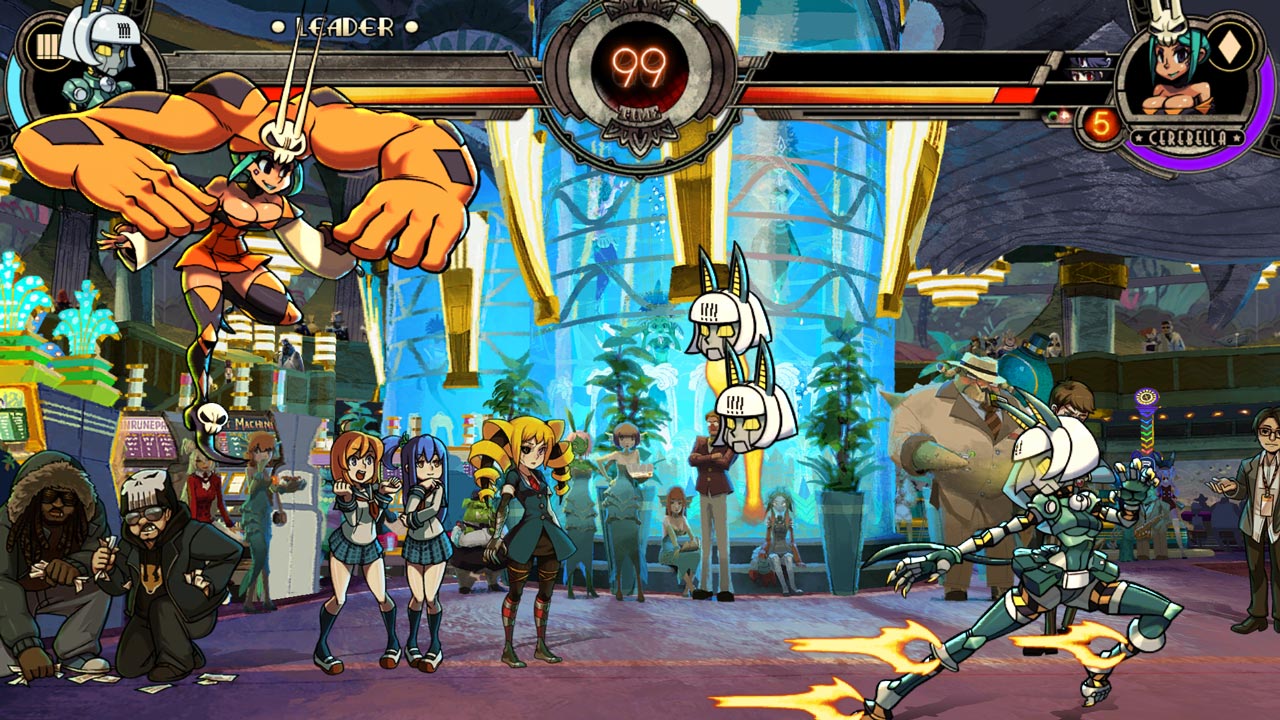Click the orange combo counter showing 5
The height and width of the screenshot is (720, 1280).
(1101, 122)
